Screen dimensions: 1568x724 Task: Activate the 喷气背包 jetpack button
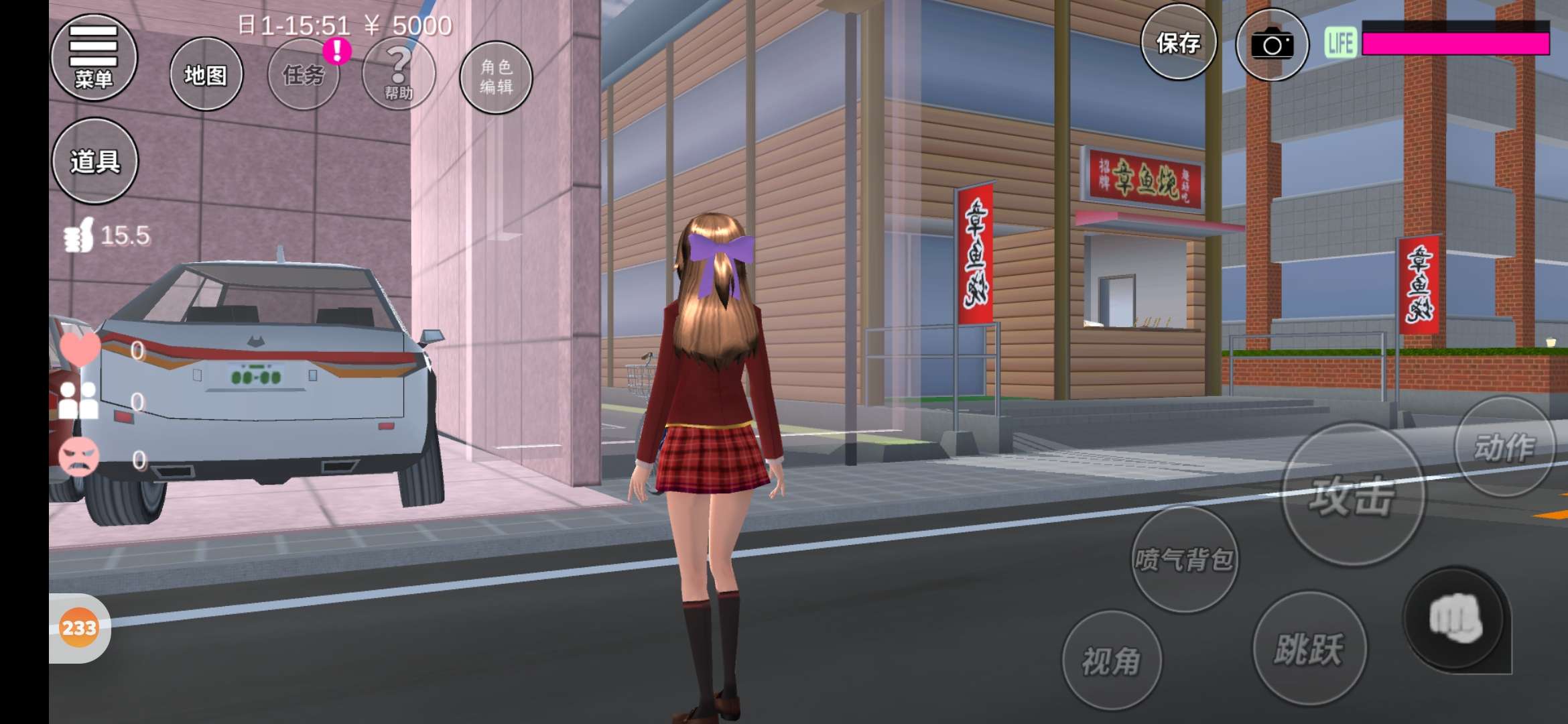click(x=1184, y=559)
